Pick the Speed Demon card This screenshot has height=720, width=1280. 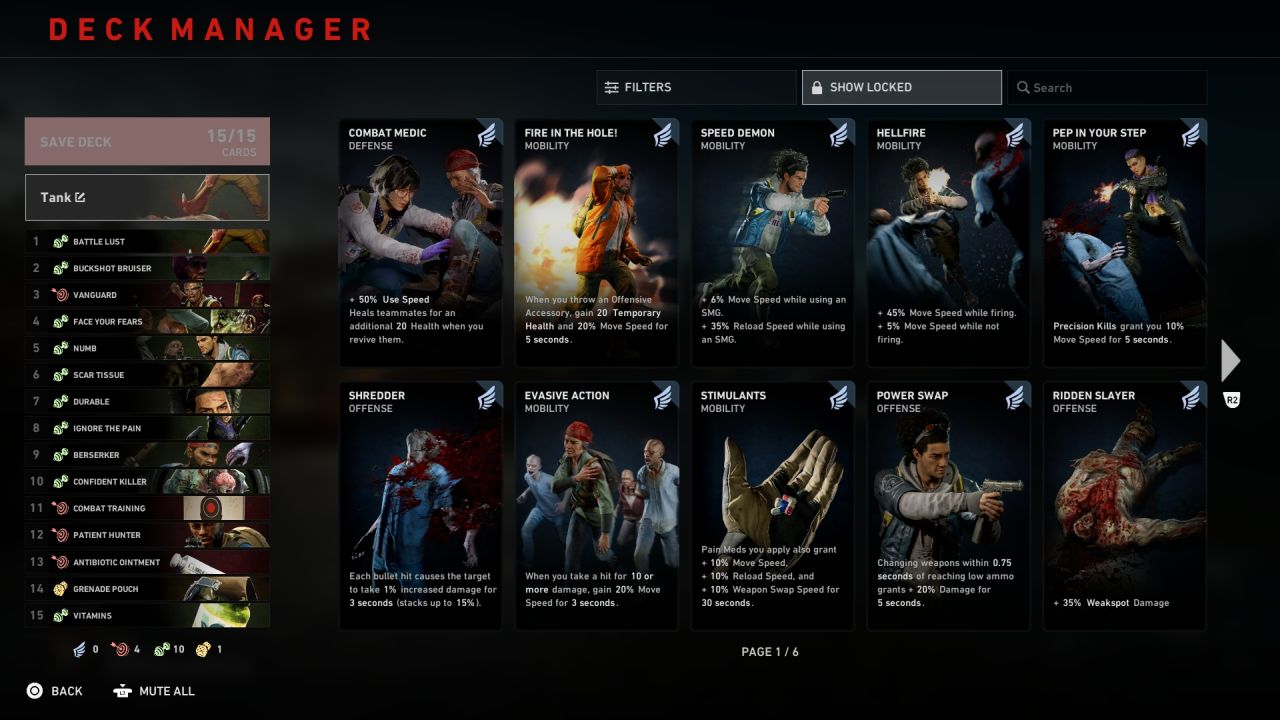(773, 243)
